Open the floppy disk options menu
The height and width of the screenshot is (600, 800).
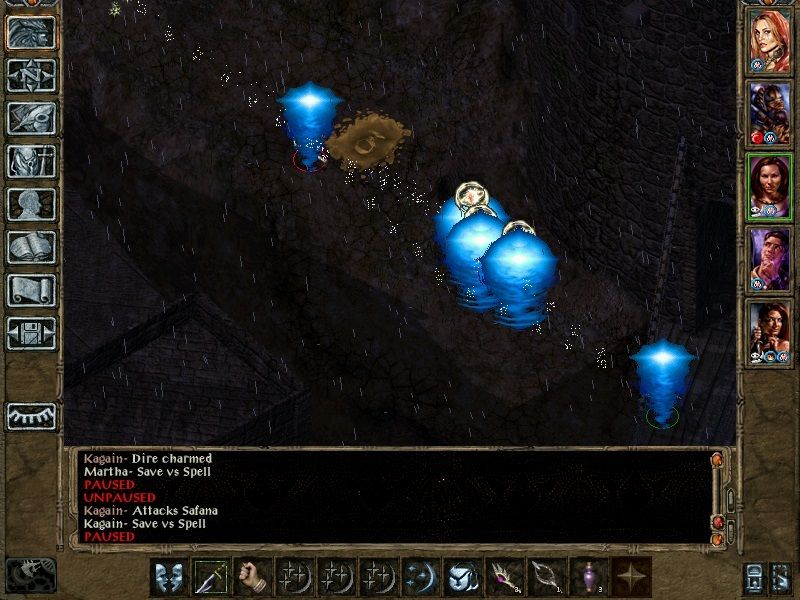31,333
